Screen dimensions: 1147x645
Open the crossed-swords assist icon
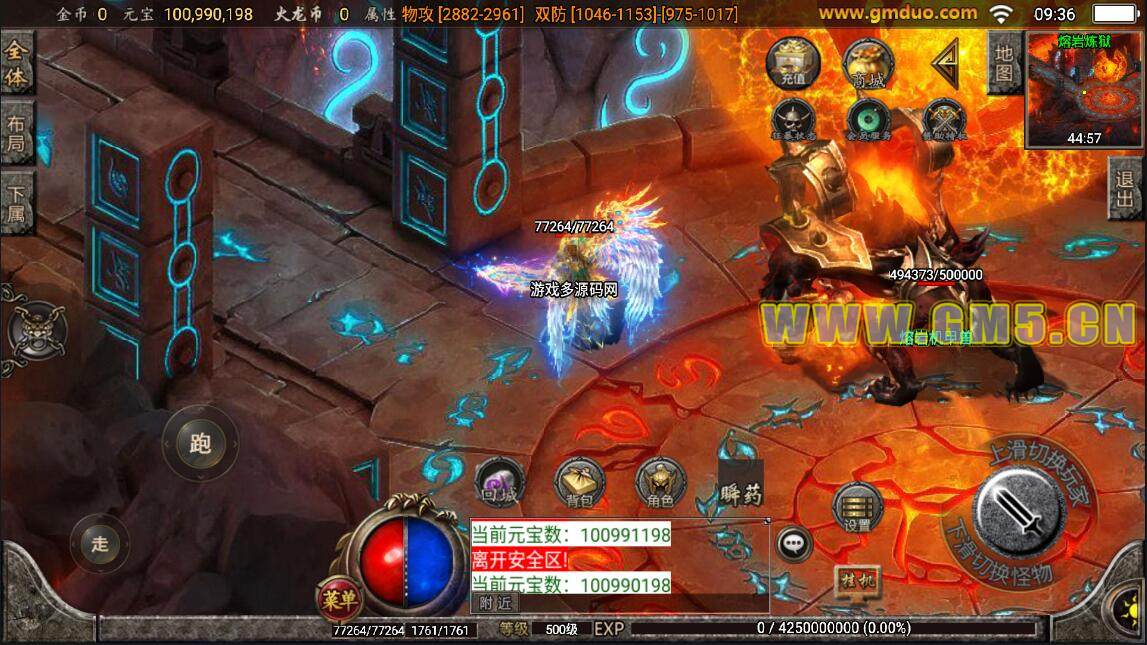click(x=943, y=119)
